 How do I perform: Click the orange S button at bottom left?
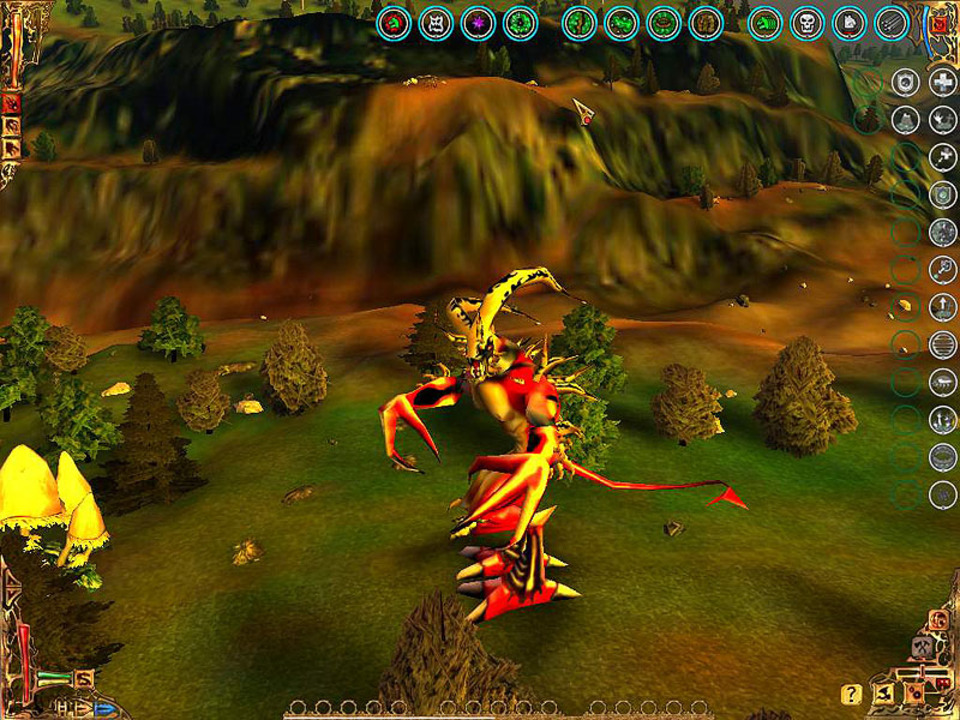point(84,678)
